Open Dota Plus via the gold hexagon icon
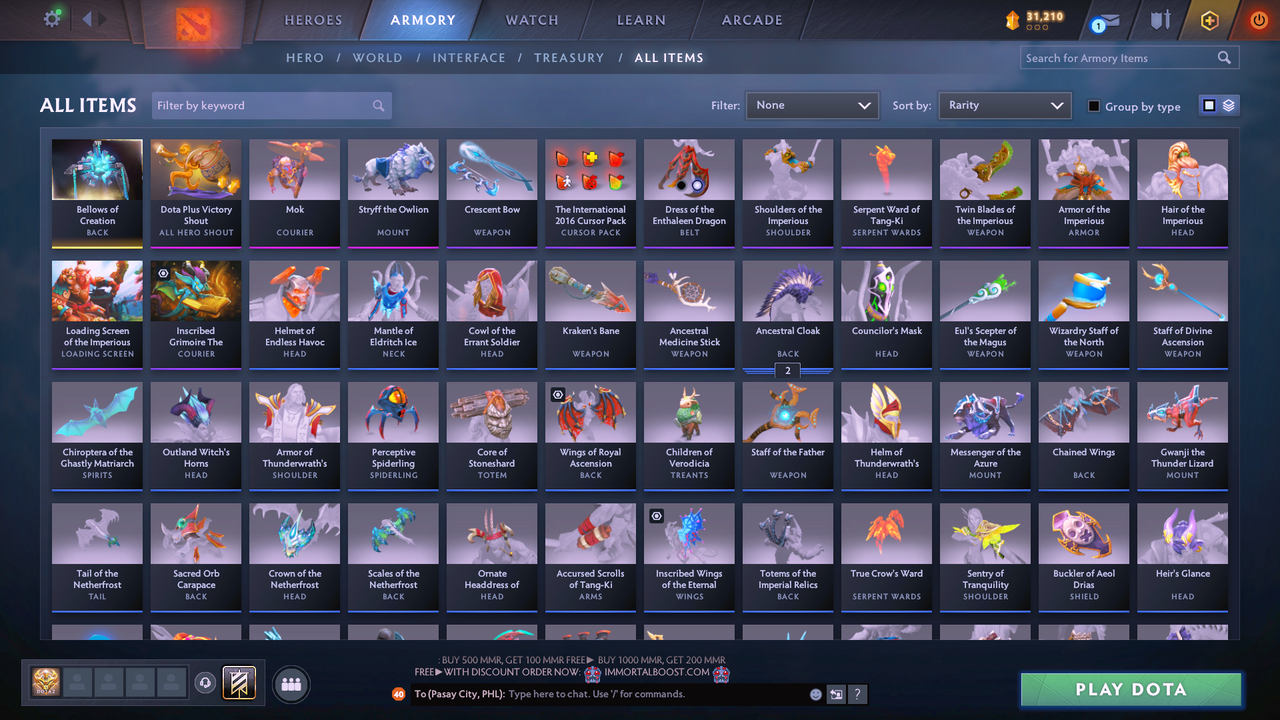This screenshot has width=1280, height=720. [x=1209, y=18]
